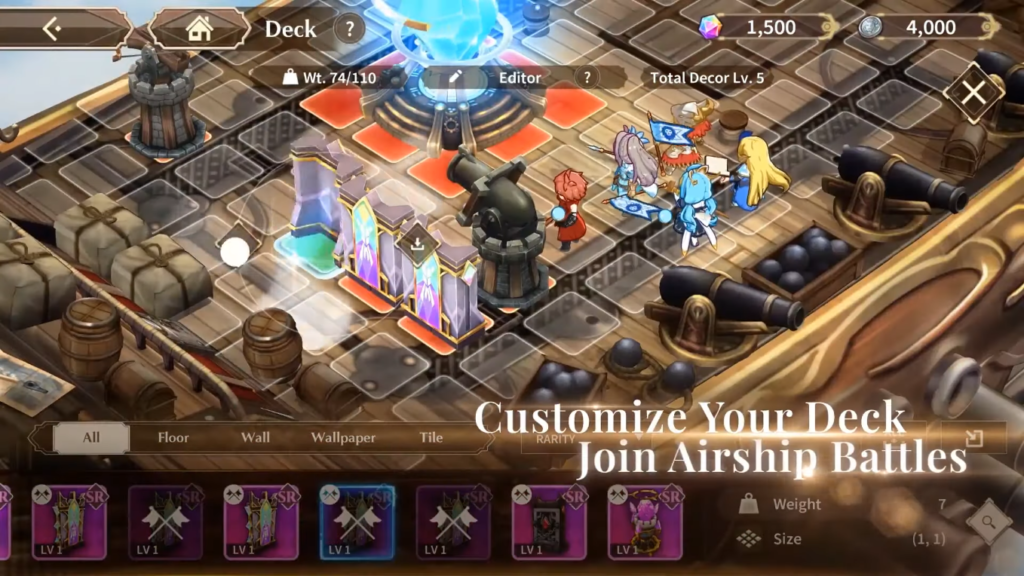Select the blue-highlighted crossed flags item

357,521
